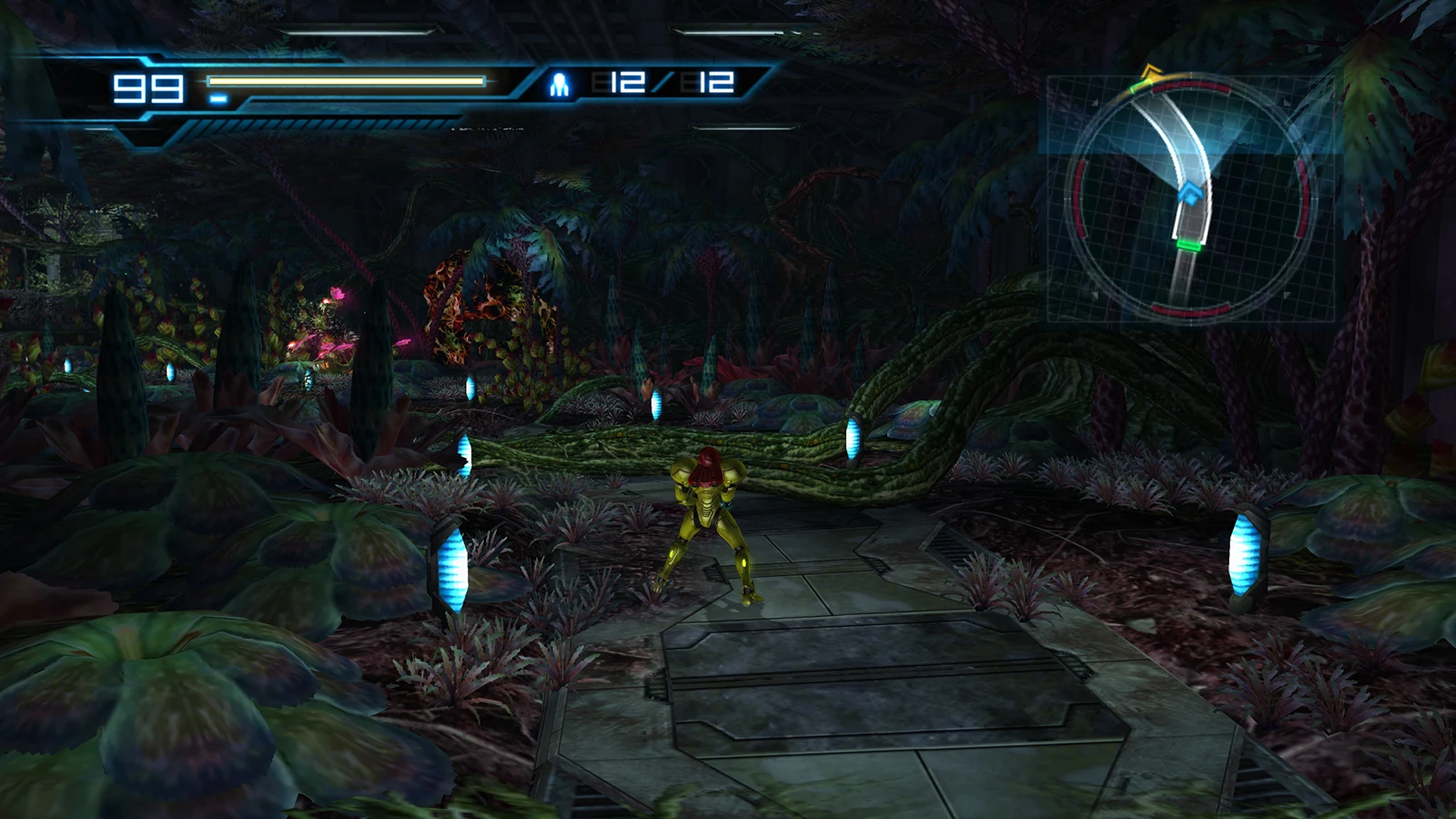Select the yellow objective marker on the minimap

(1150, 71)
